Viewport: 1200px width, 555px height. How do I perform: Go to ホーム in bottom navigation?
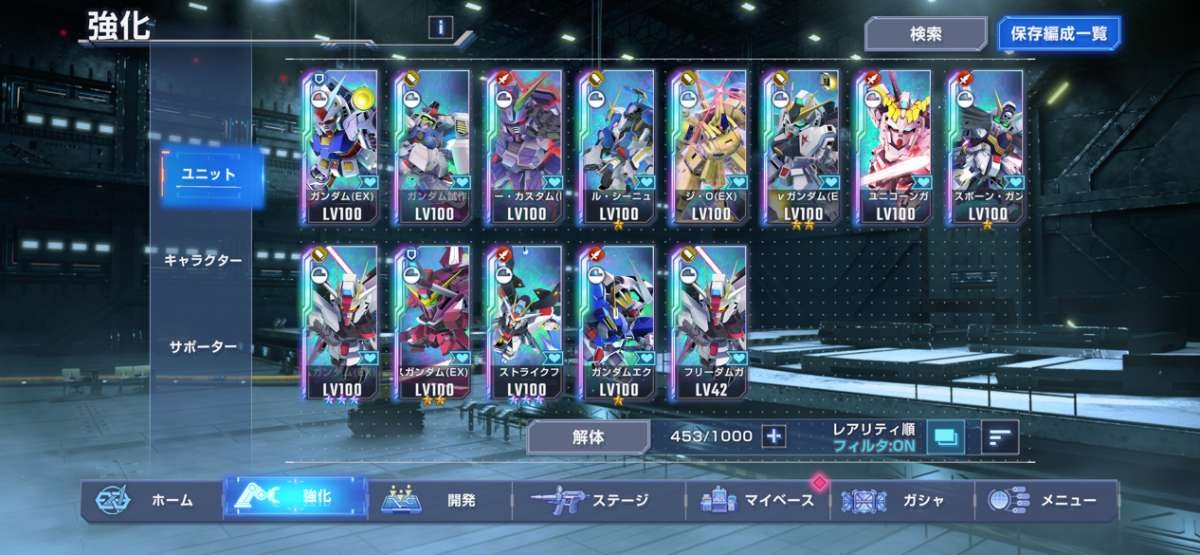[150, 500]
